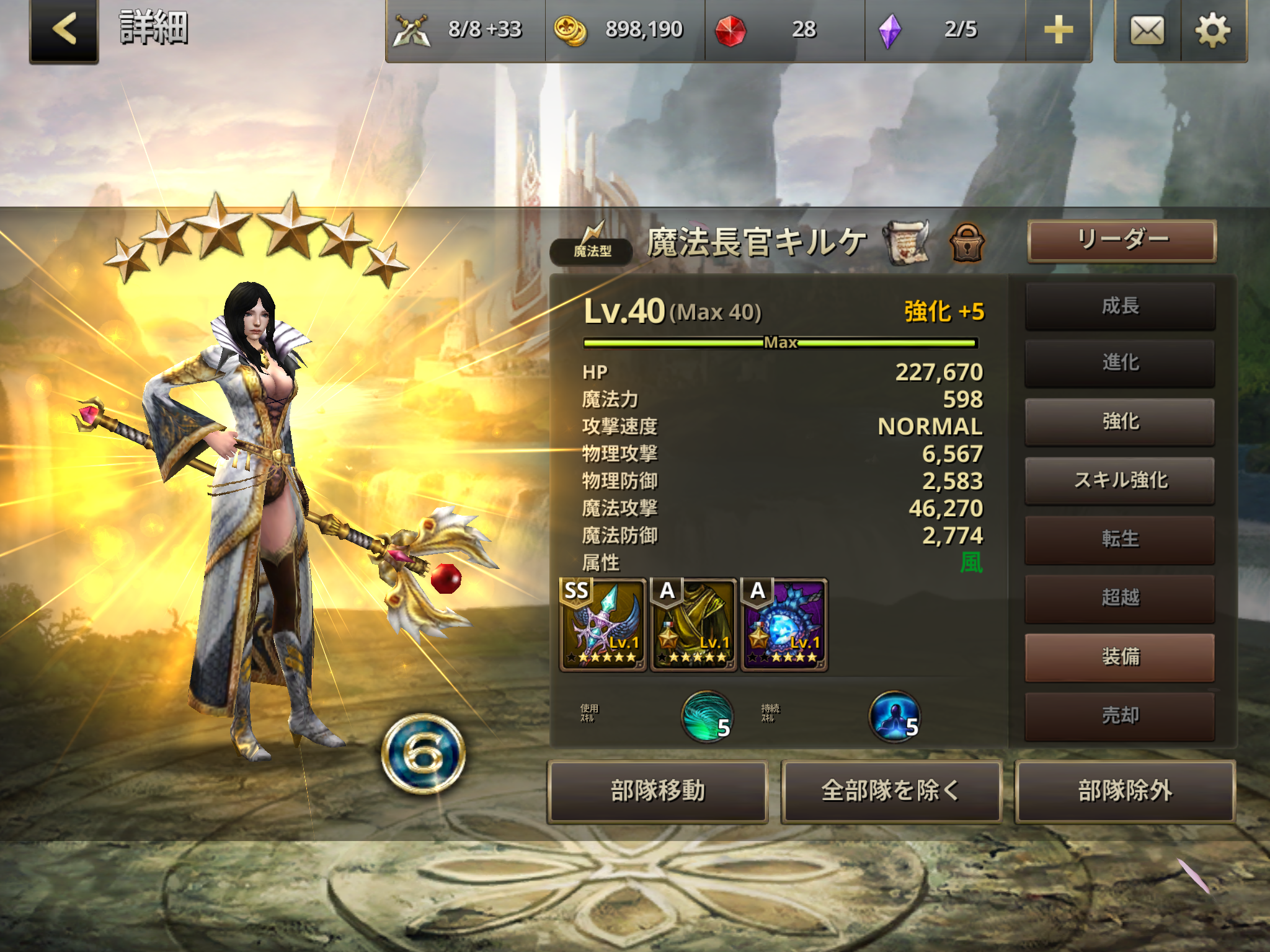This screenshot has width=1270, height=952.
Task: Select the 転生 rebirth button
Action: pos(1120,539)
